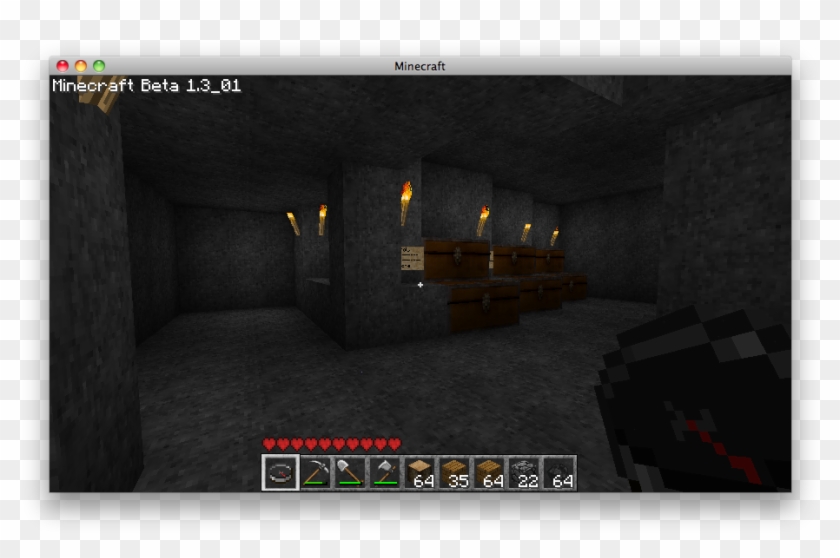Select the wood log stack slot
The width and height of the screenshot is (840, 558).
click(x=420, y=472)
